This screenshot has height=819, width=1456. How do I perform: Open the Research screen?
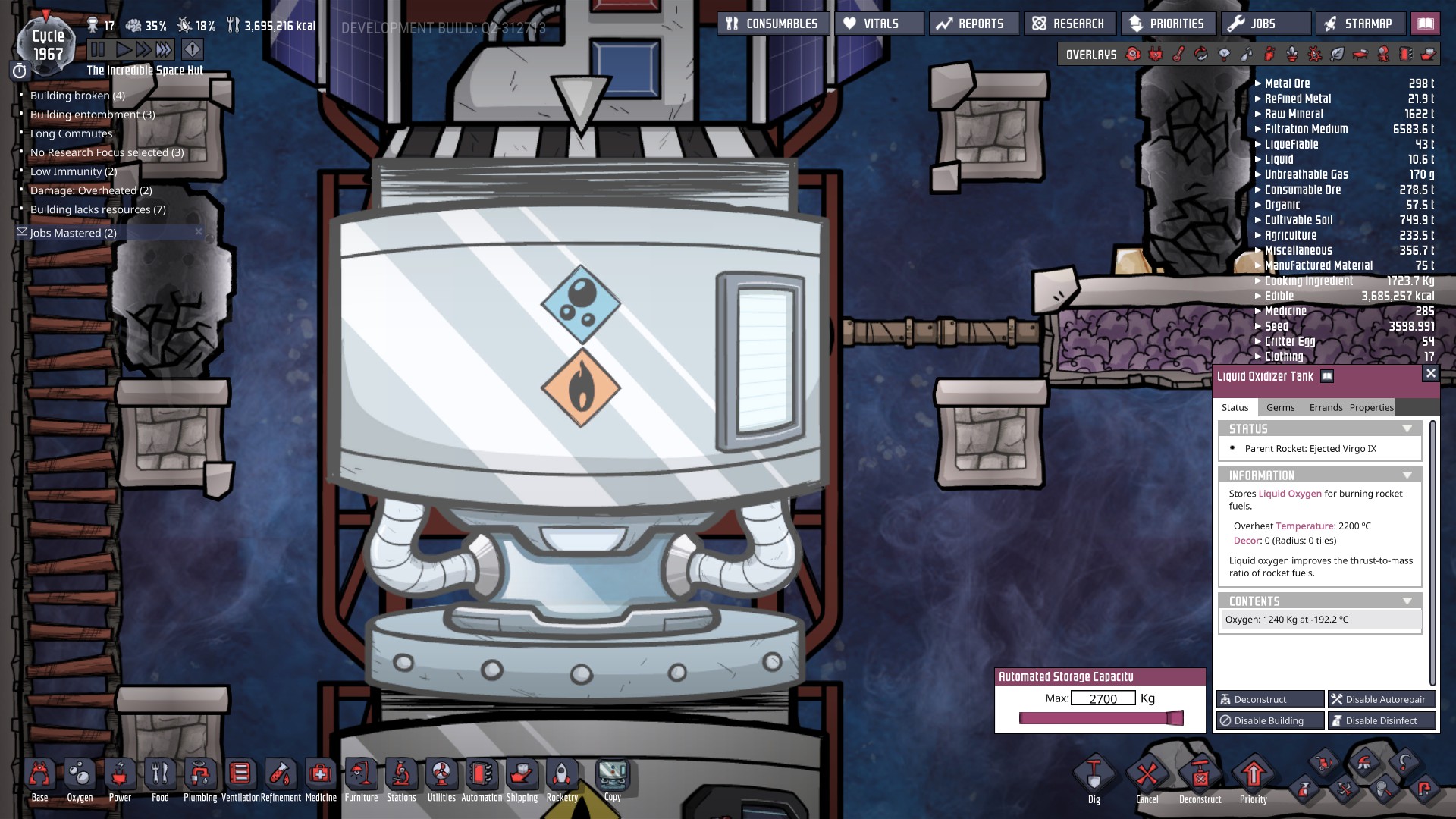click(1071, 23)
